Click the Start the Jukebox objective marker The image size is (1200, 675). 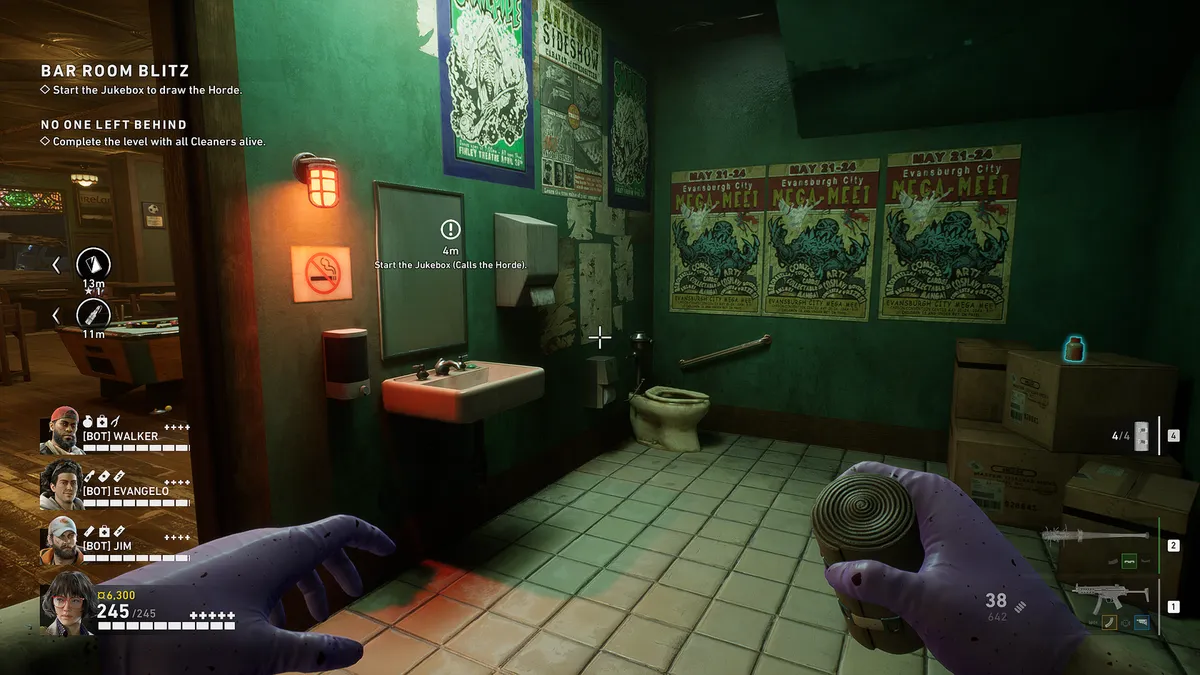click(x=451, y=230)
